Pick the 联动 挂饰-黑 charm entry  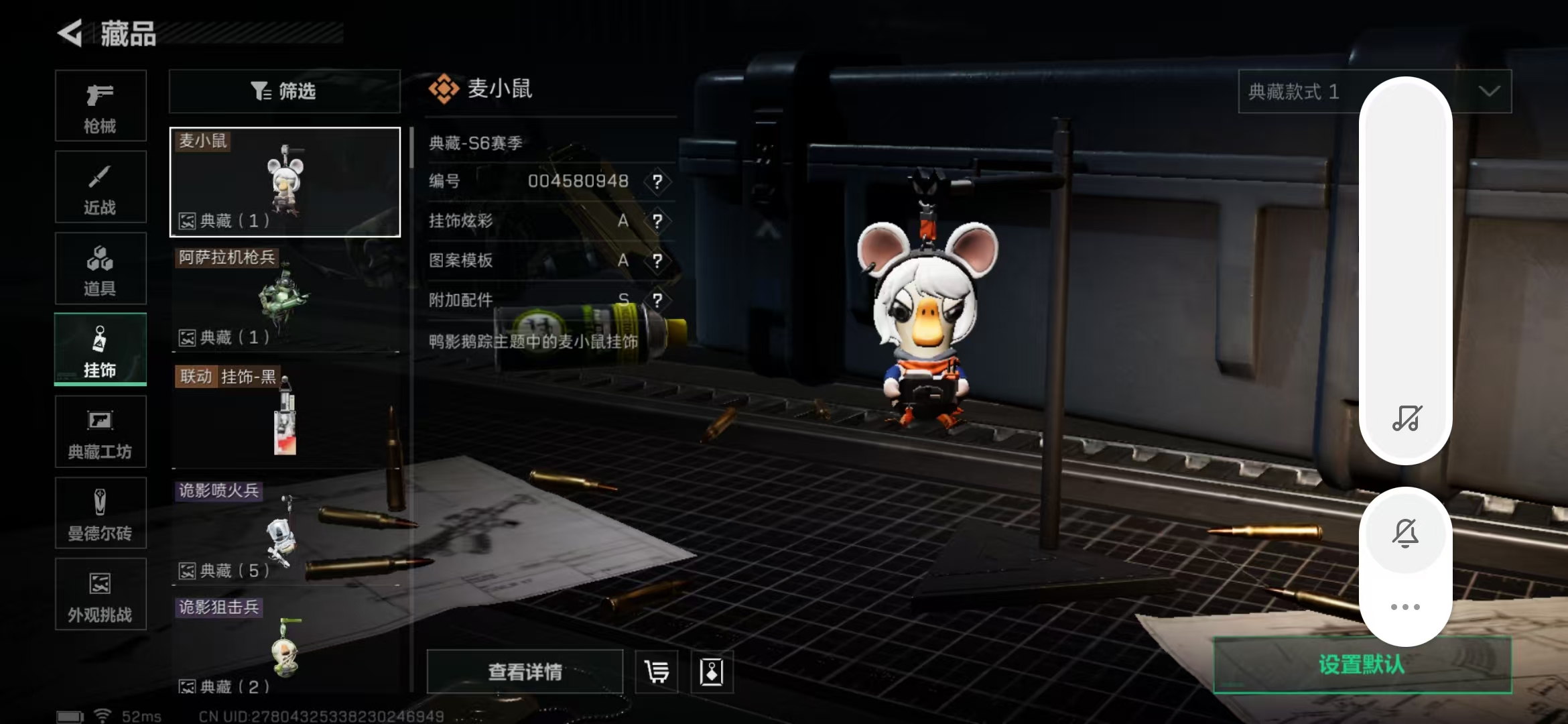coord(285,416)
